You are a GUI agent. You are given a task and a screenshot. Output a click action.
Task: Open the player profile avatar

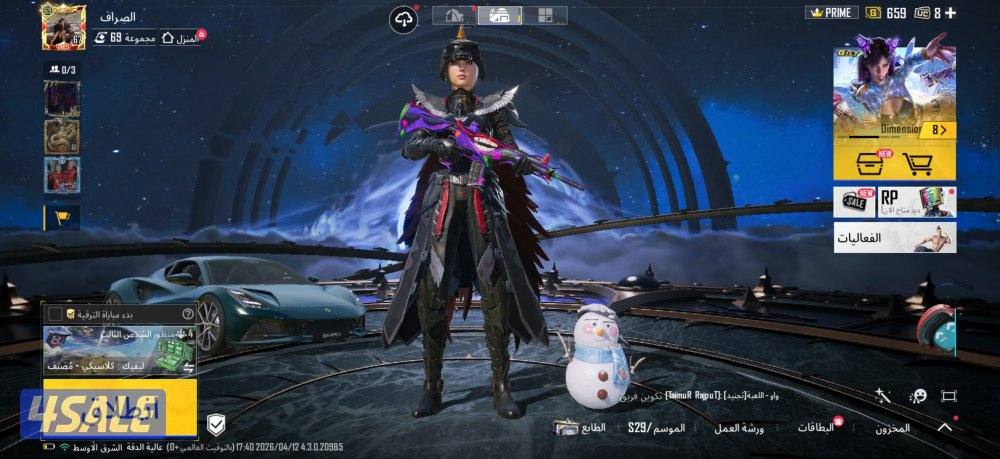[x=63, y=27]
